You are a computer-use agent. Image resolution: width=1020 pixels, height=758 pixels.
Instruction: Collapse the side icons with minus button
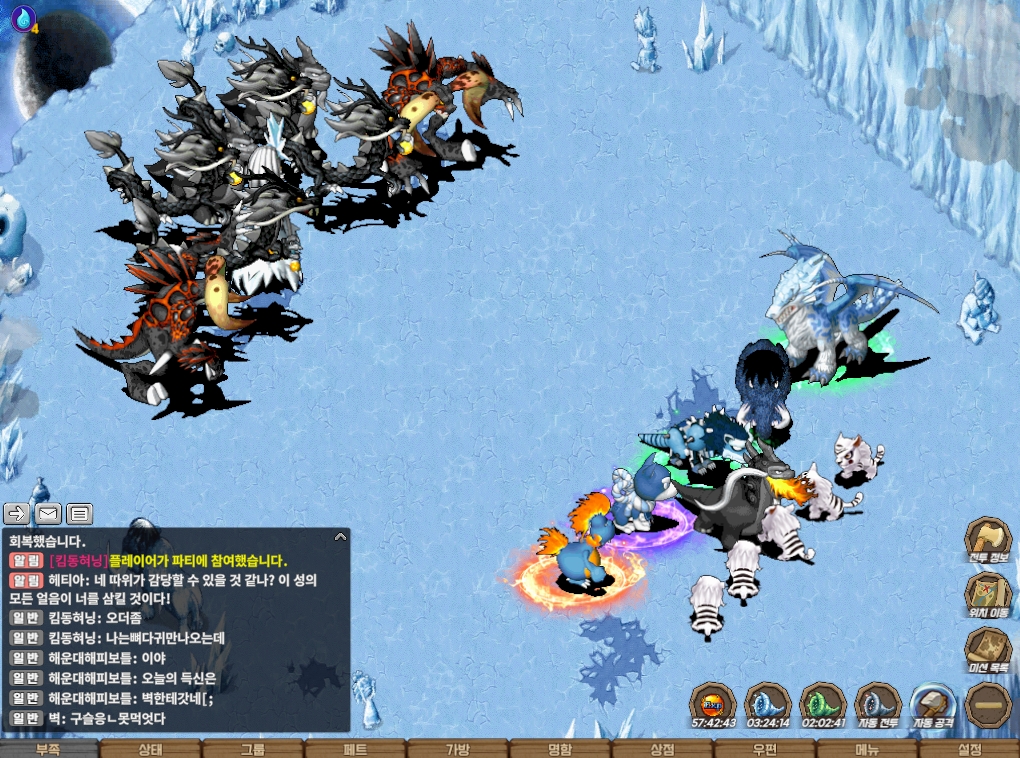(x=988, y=704)
